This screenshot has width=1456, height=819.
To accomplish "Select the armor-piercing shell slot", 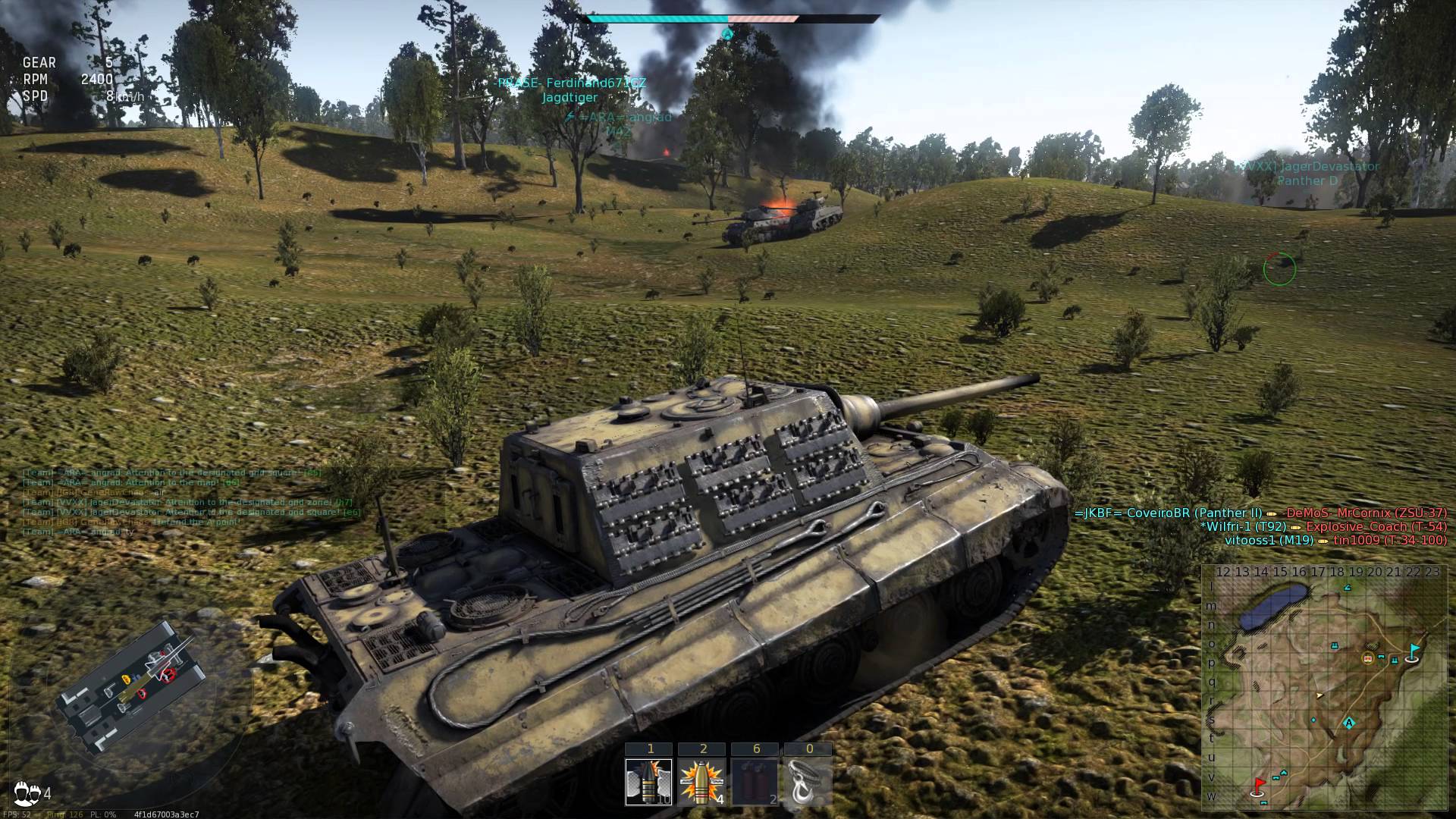I will [648, 782].
